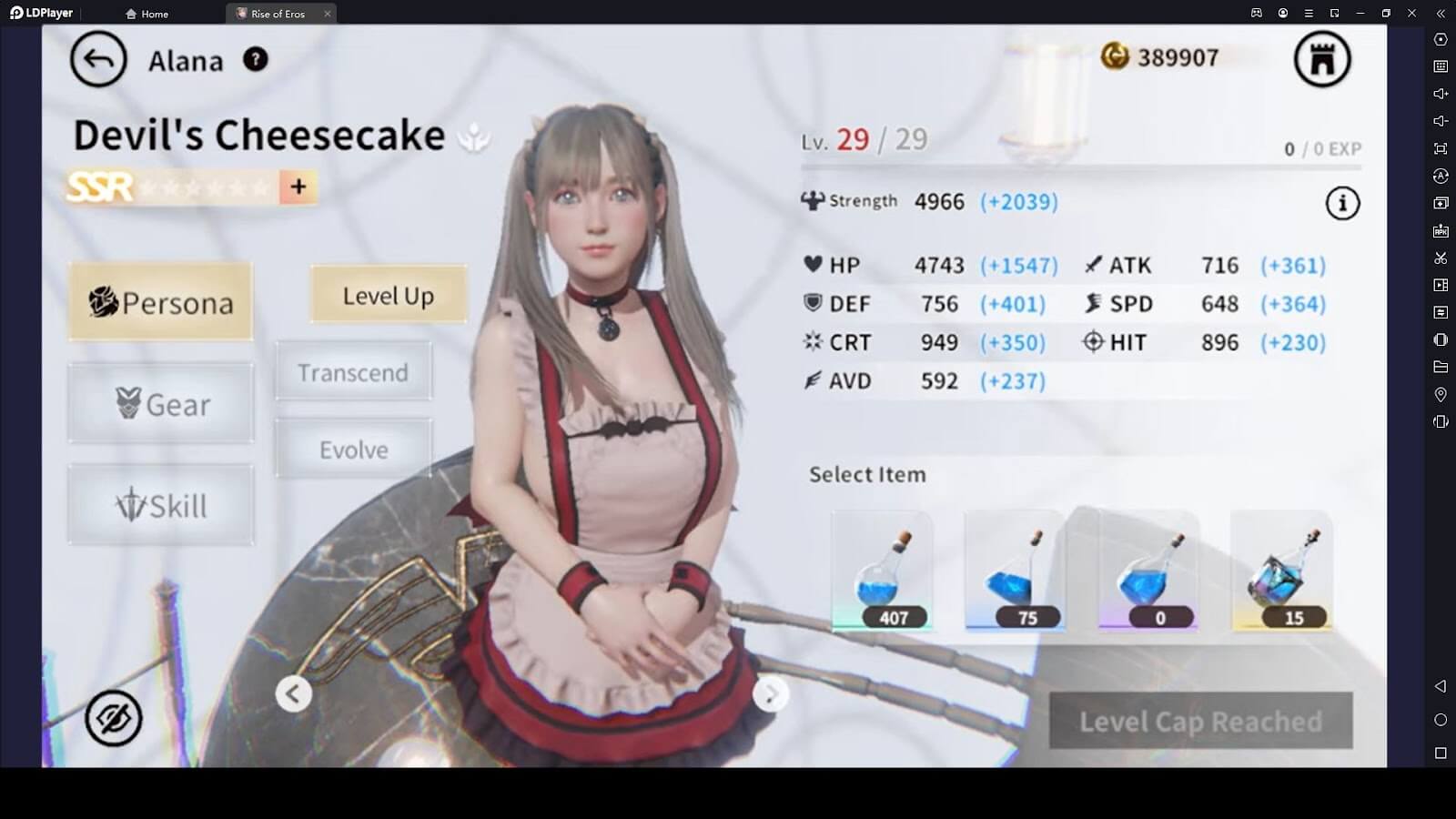Return to the castle home screen
Viewport: 1456px width, 819px height.
(1322, 60)
